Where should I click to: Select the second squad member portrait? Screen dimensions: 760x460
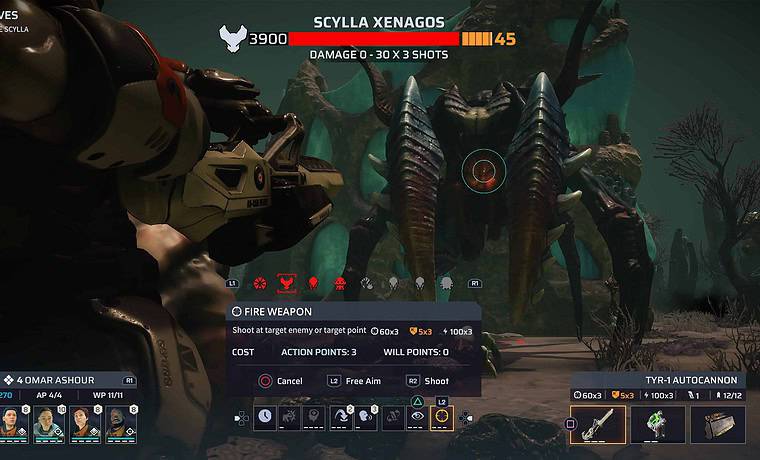[x=48, y=424]
